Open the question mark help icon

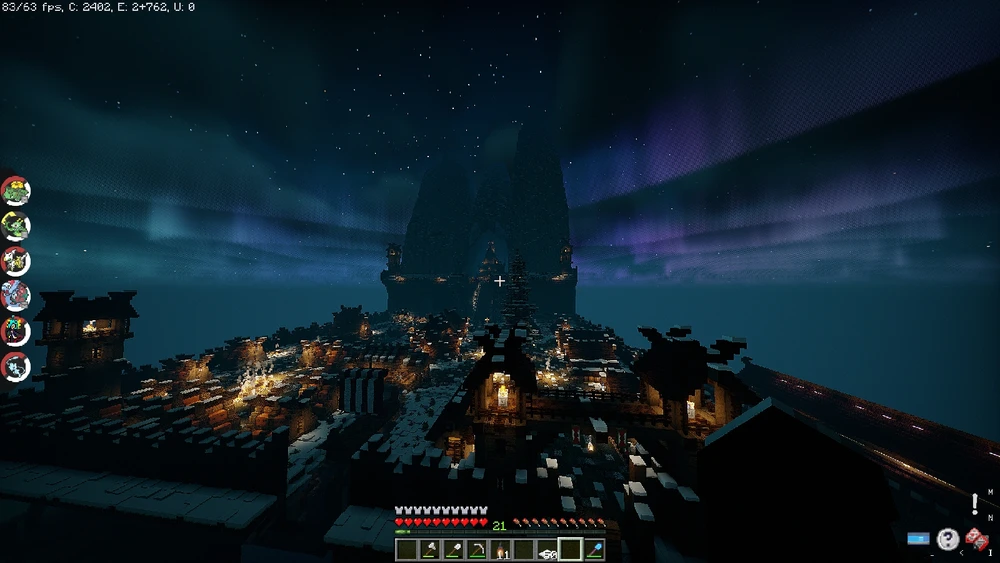point(947,539)
